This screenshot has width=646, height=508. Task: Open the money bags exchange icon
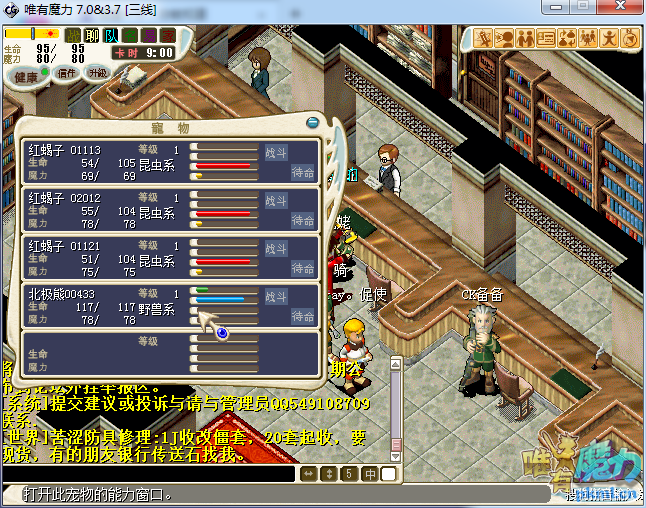point(567,38)
